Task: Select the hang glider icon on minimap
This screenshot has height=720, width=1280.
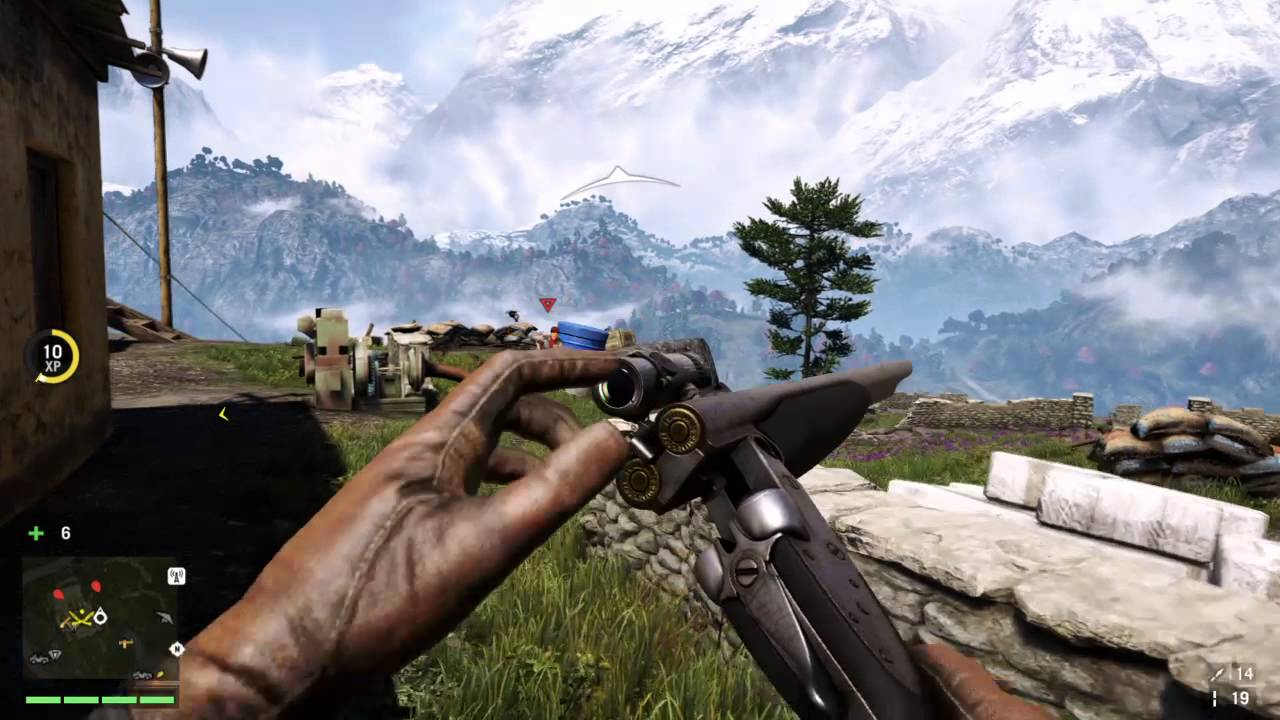Action: click(164, 618)
